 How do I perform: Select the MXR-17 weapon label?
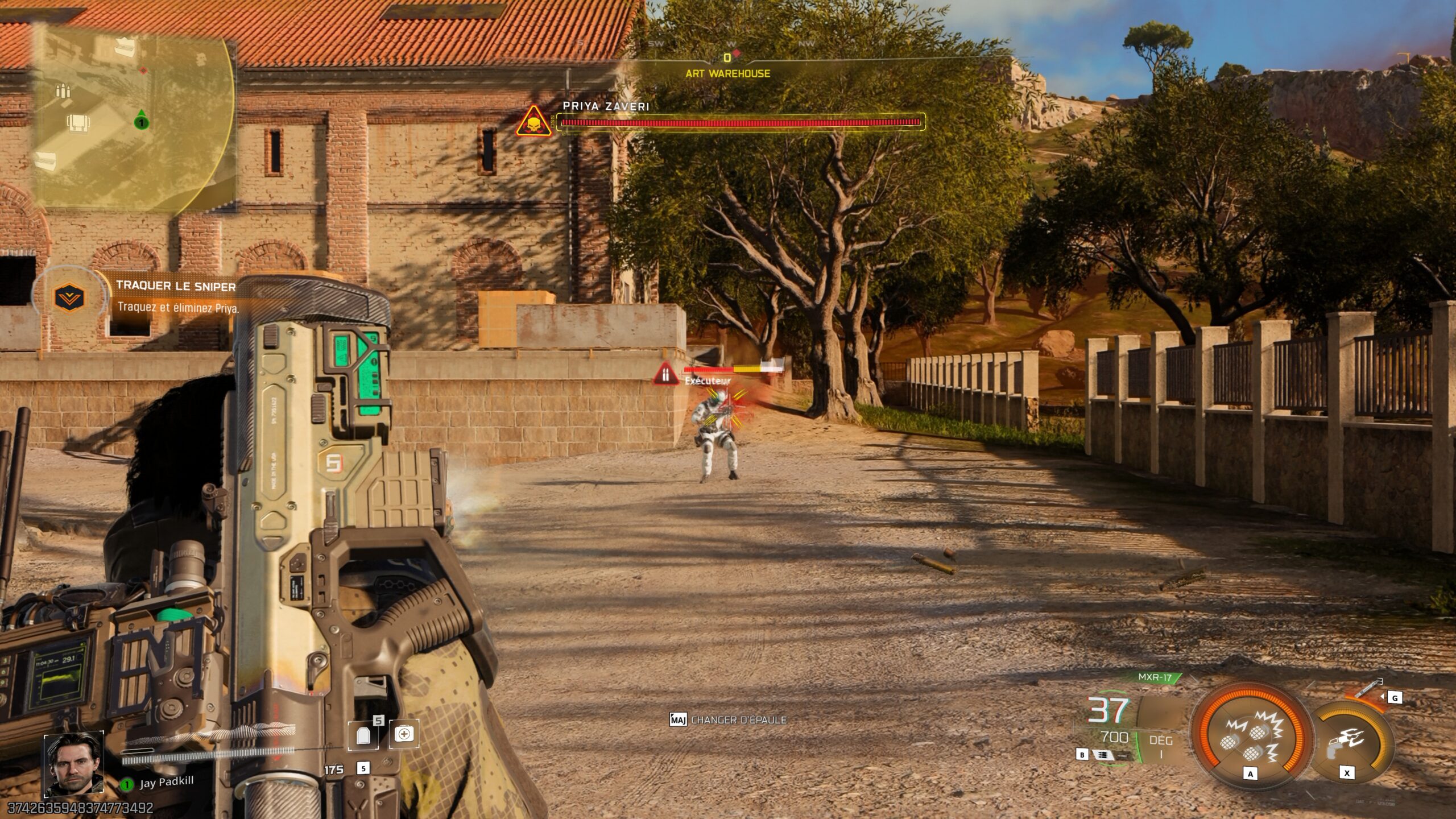pyautogui.click(x=1155, y=677)
